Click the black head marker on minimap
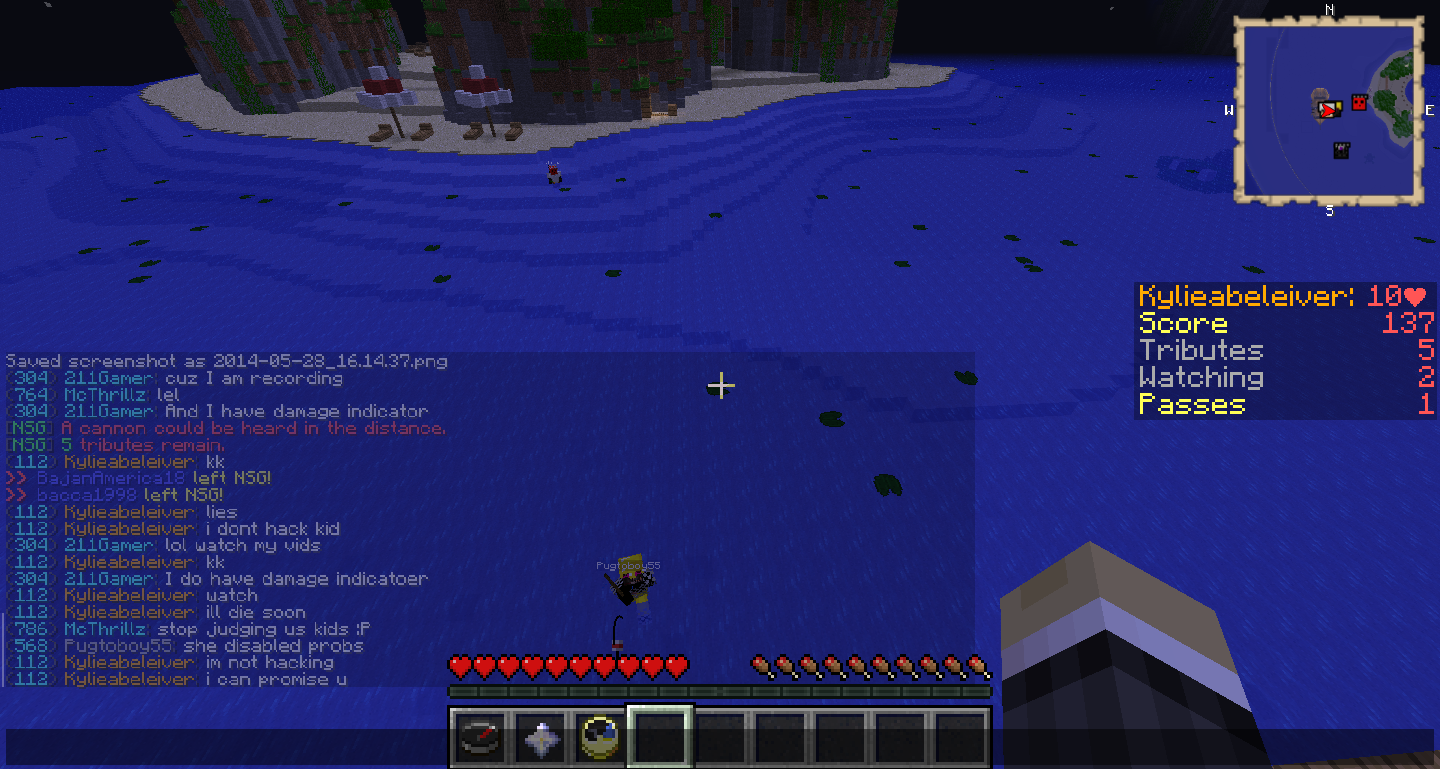Viewport: 1440px width, 769px height. (1342, 150)
